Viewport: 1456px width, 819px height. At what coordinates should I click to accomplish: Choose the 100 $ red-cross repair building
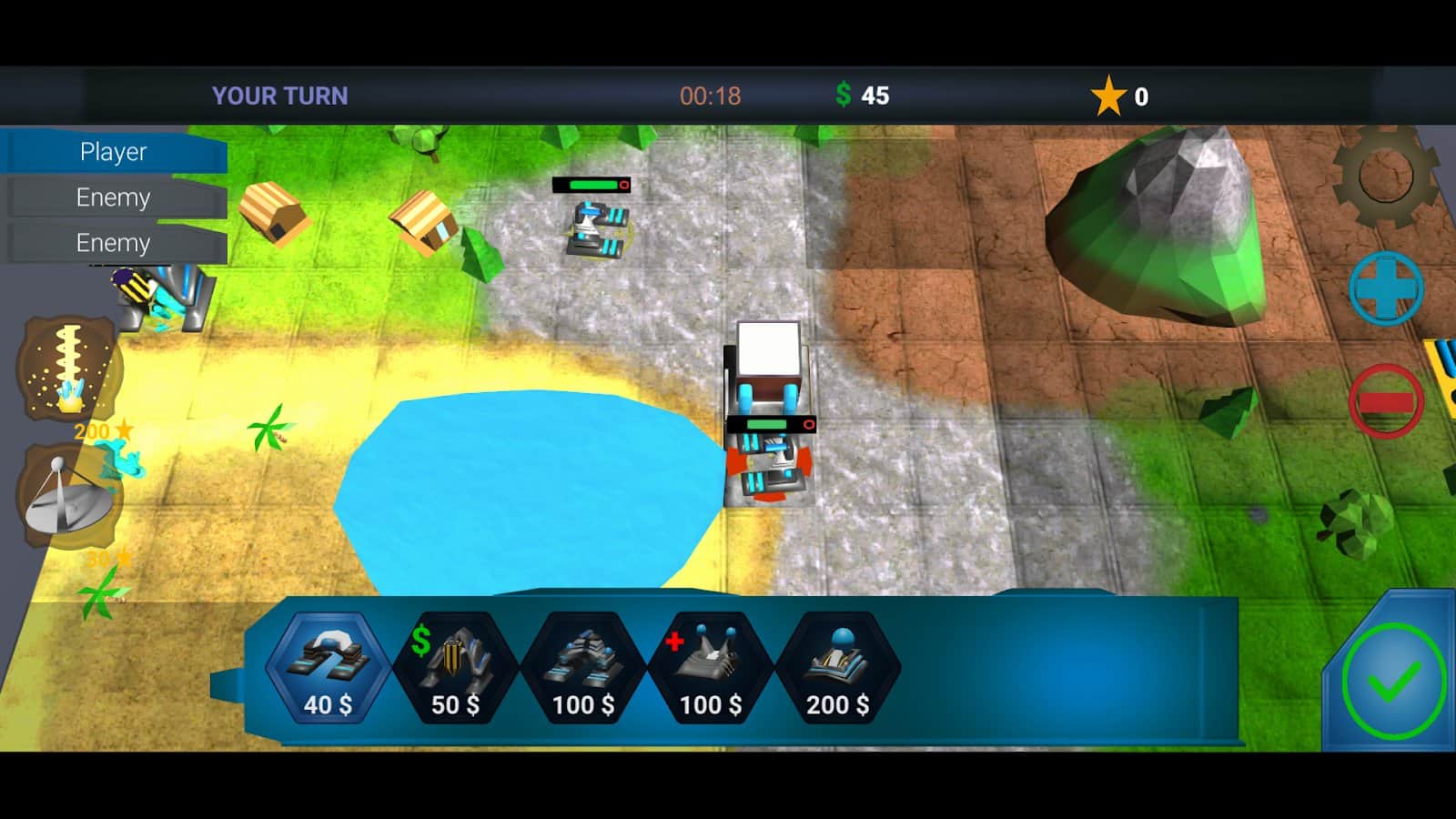click(x=710, y=669)
